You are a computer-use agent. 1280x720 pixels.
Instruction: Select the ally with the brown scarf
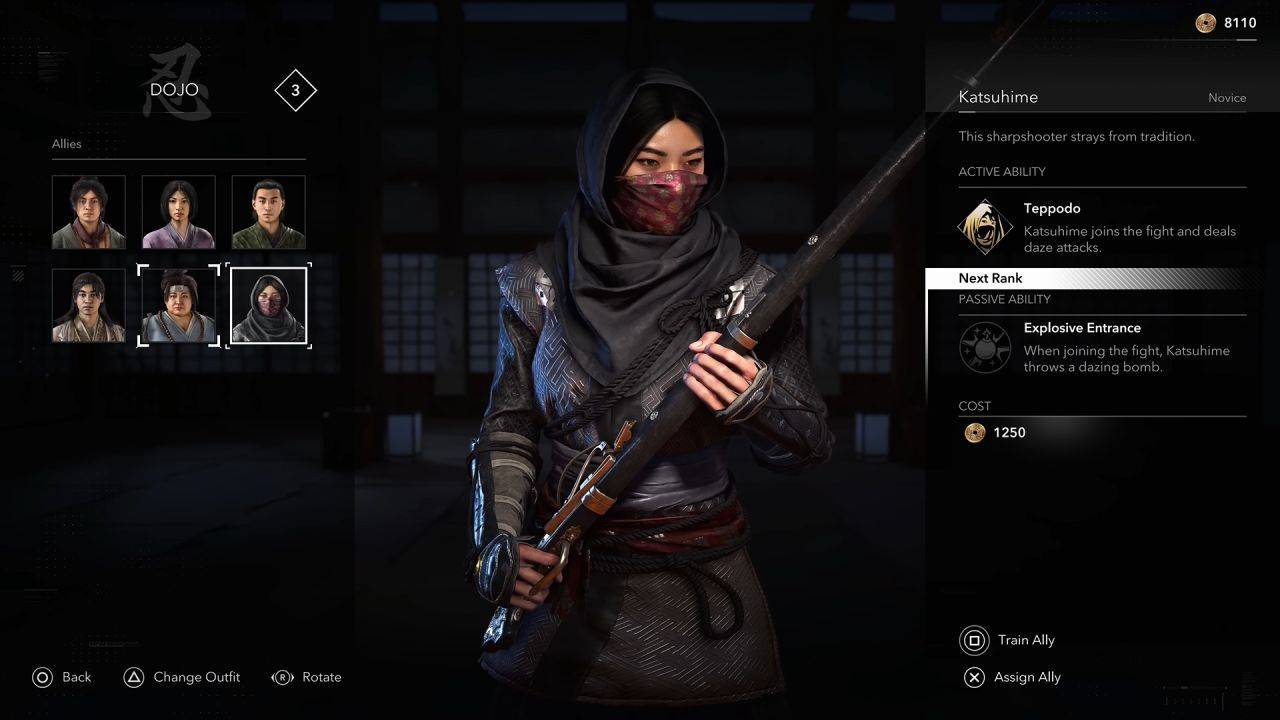click(89, 212)
